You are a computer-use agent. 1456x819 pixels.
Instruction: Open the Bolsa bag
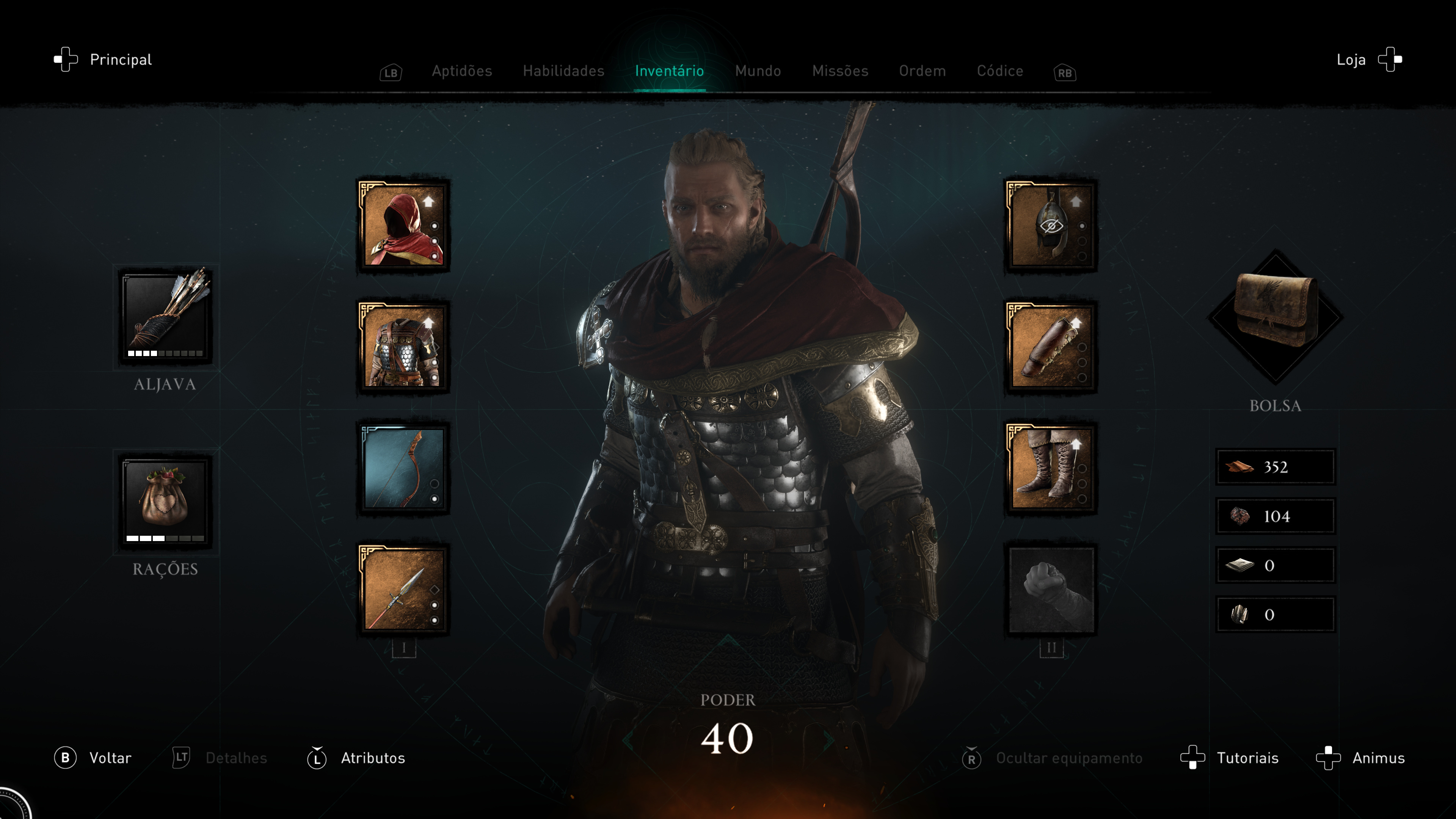pyautogui.click(x=1275, y=317)
